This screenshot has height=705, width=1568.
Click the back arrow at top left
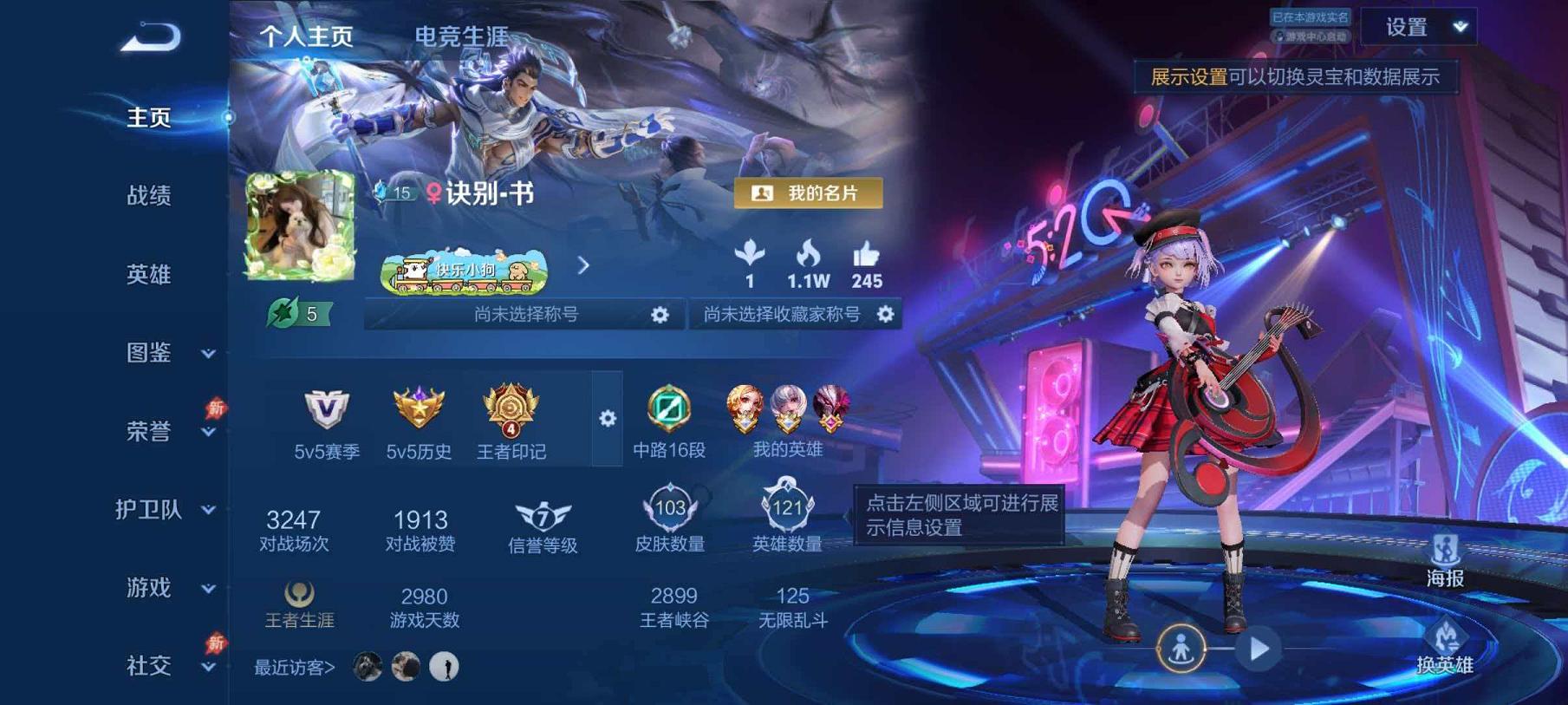[152, 36]
